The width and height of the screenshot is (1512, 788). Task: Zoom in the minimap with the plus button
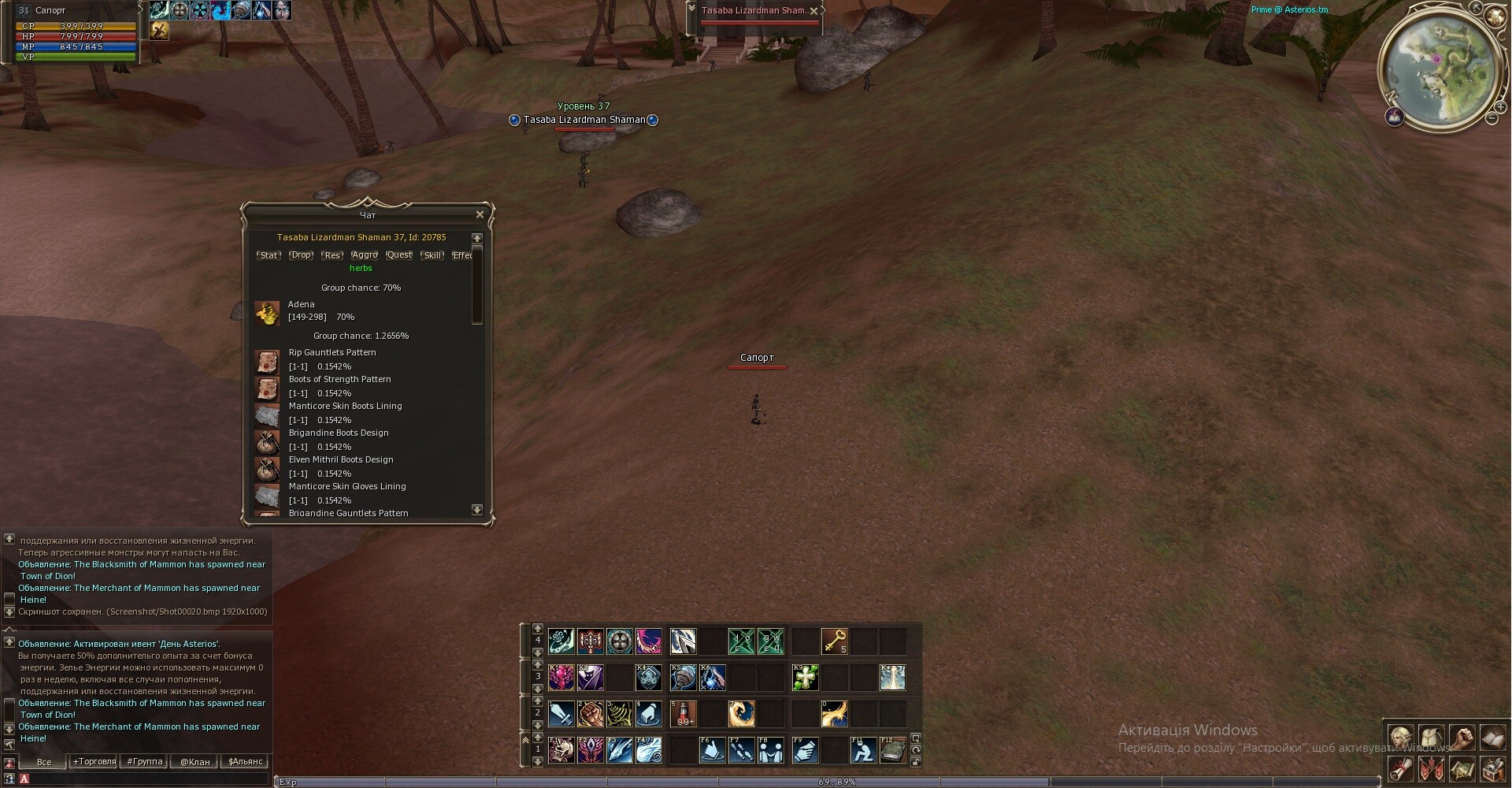coord(1500,107)
